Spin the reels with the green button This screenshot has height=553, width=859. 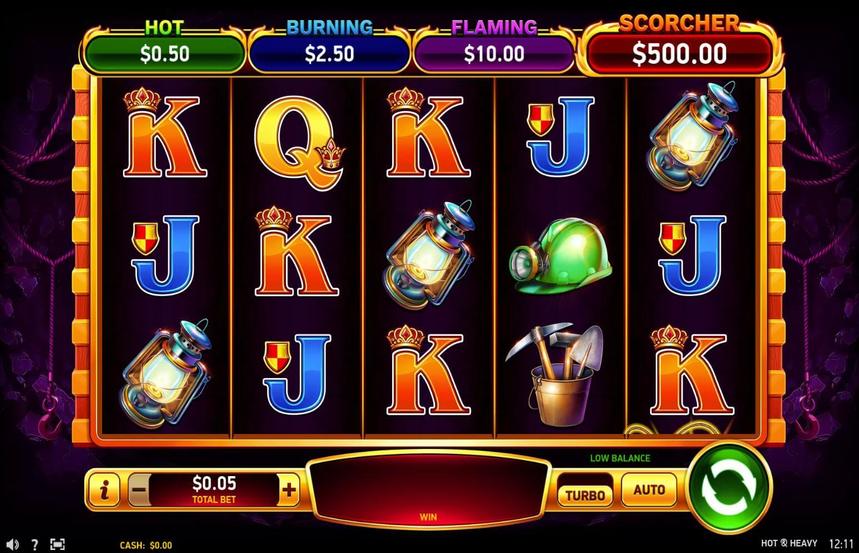pos(730,489)
